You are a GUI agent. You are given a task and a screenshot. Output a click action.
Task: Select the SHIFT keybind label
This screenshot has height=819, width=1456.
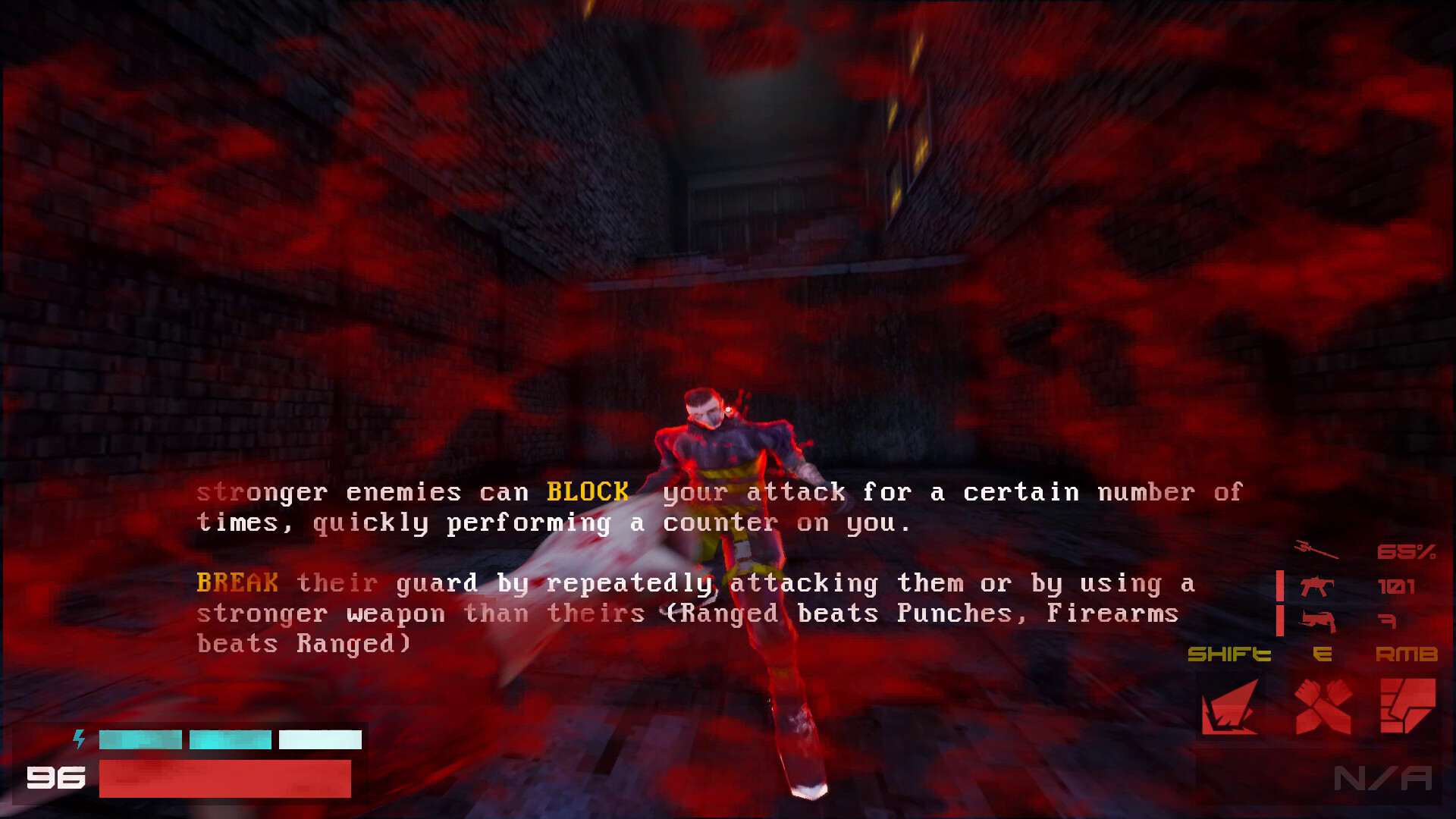1228,654
